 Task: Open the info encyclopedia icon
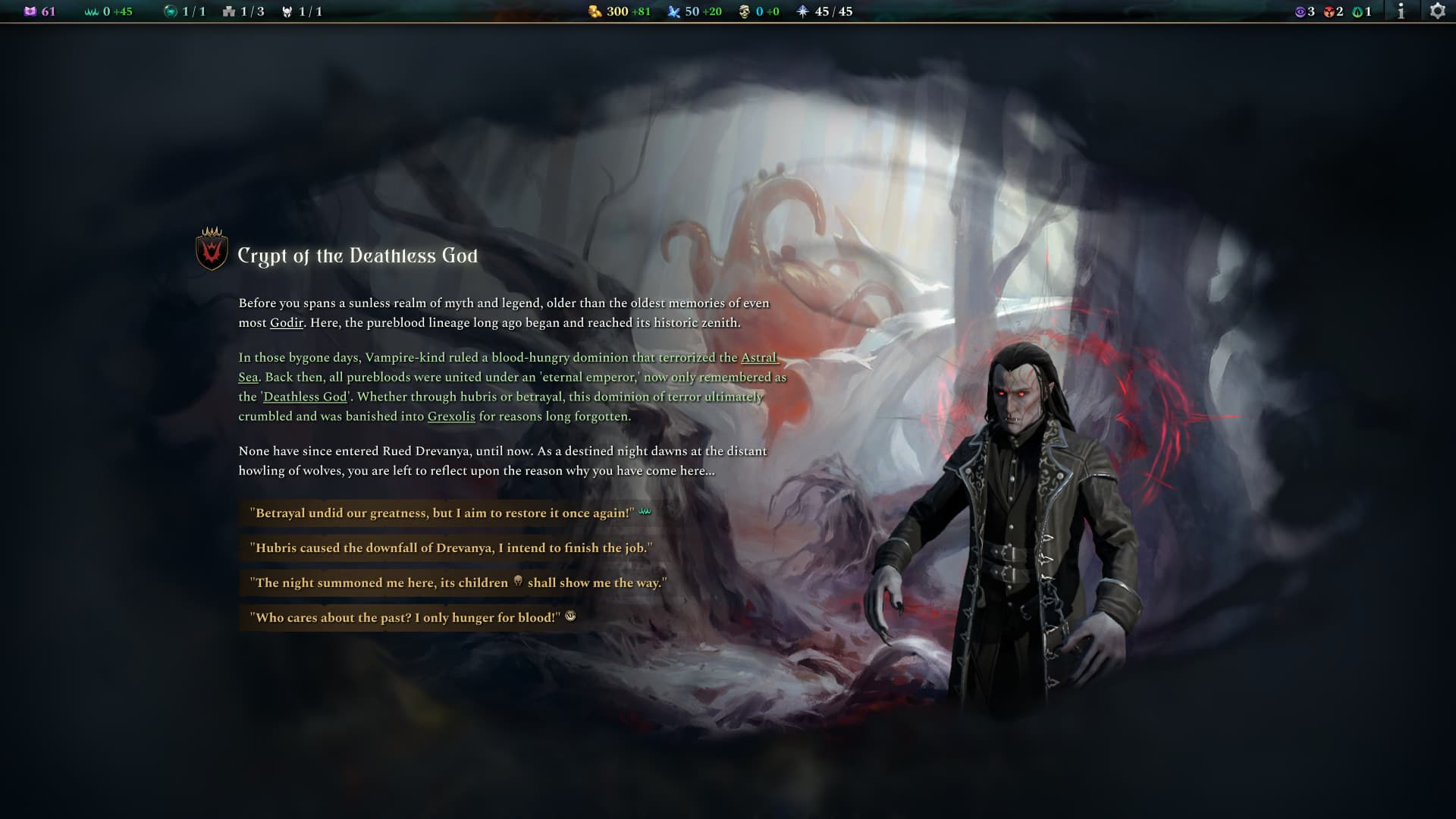pos(1401,11)
